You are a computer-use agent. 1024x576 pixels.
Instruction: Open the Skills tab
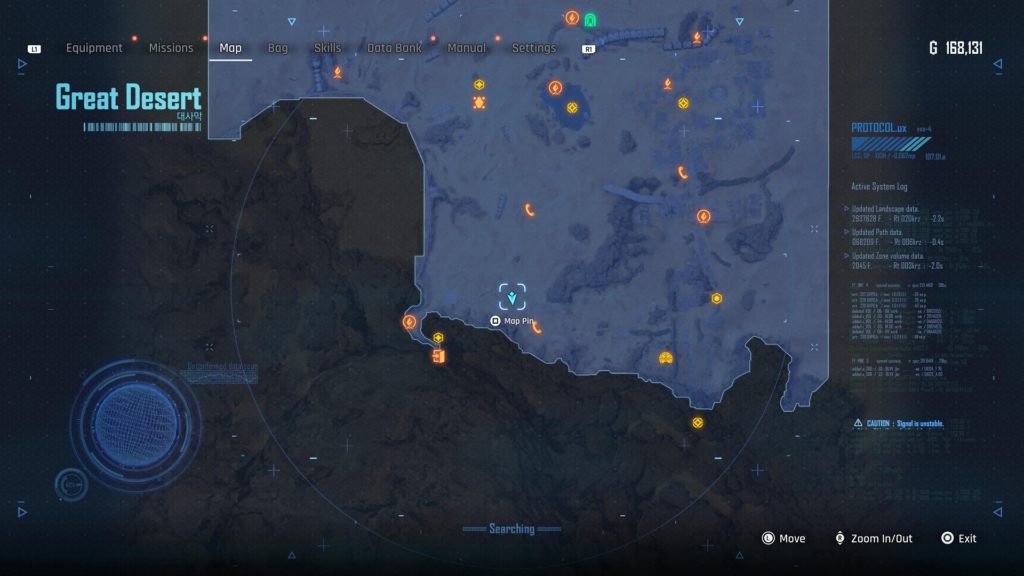pyautogui.click(x=327, y=48)
